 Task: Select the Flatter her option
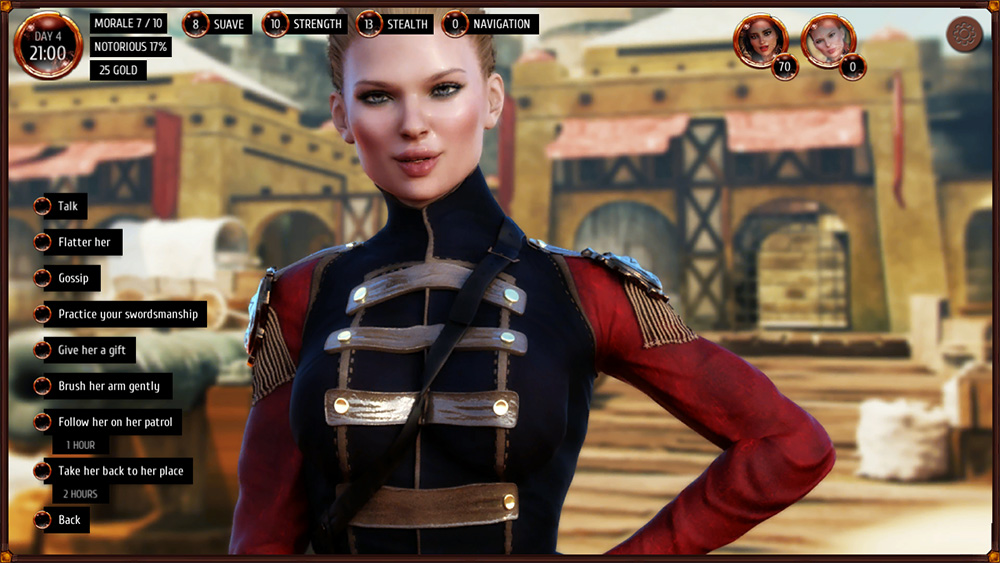[84, 242]
